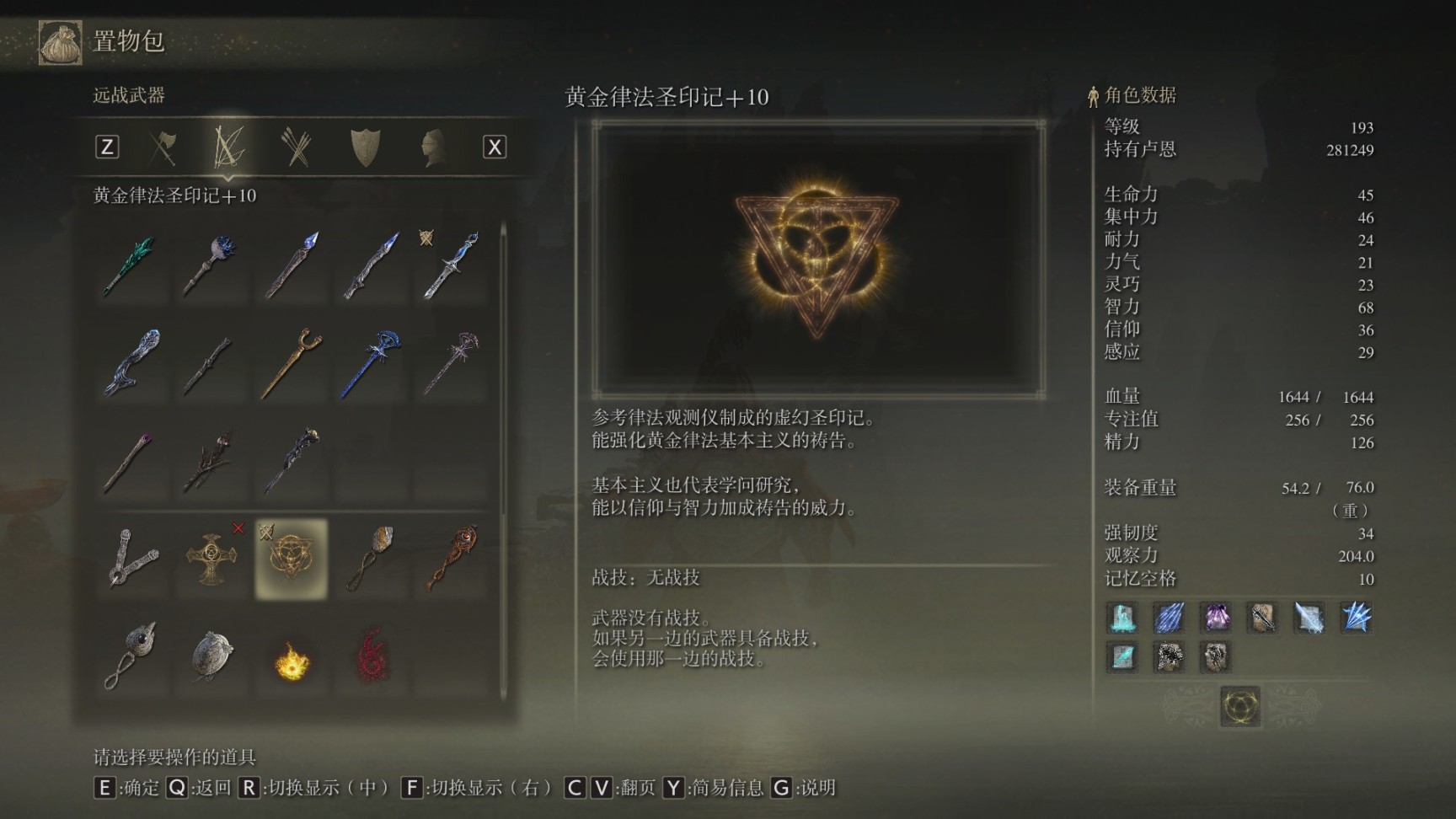
Task: Pick the red dragon-headed seal
Action: (x=452, y=558)
